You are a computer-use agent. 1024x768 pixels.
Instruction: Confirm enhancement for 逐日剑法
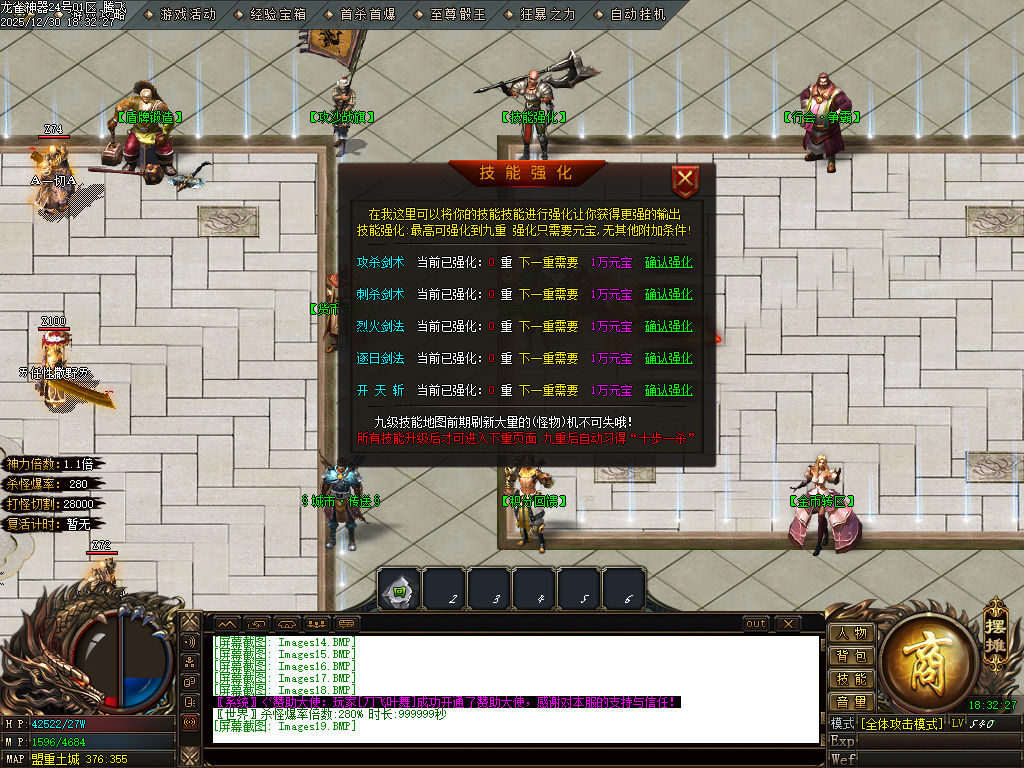668,359
